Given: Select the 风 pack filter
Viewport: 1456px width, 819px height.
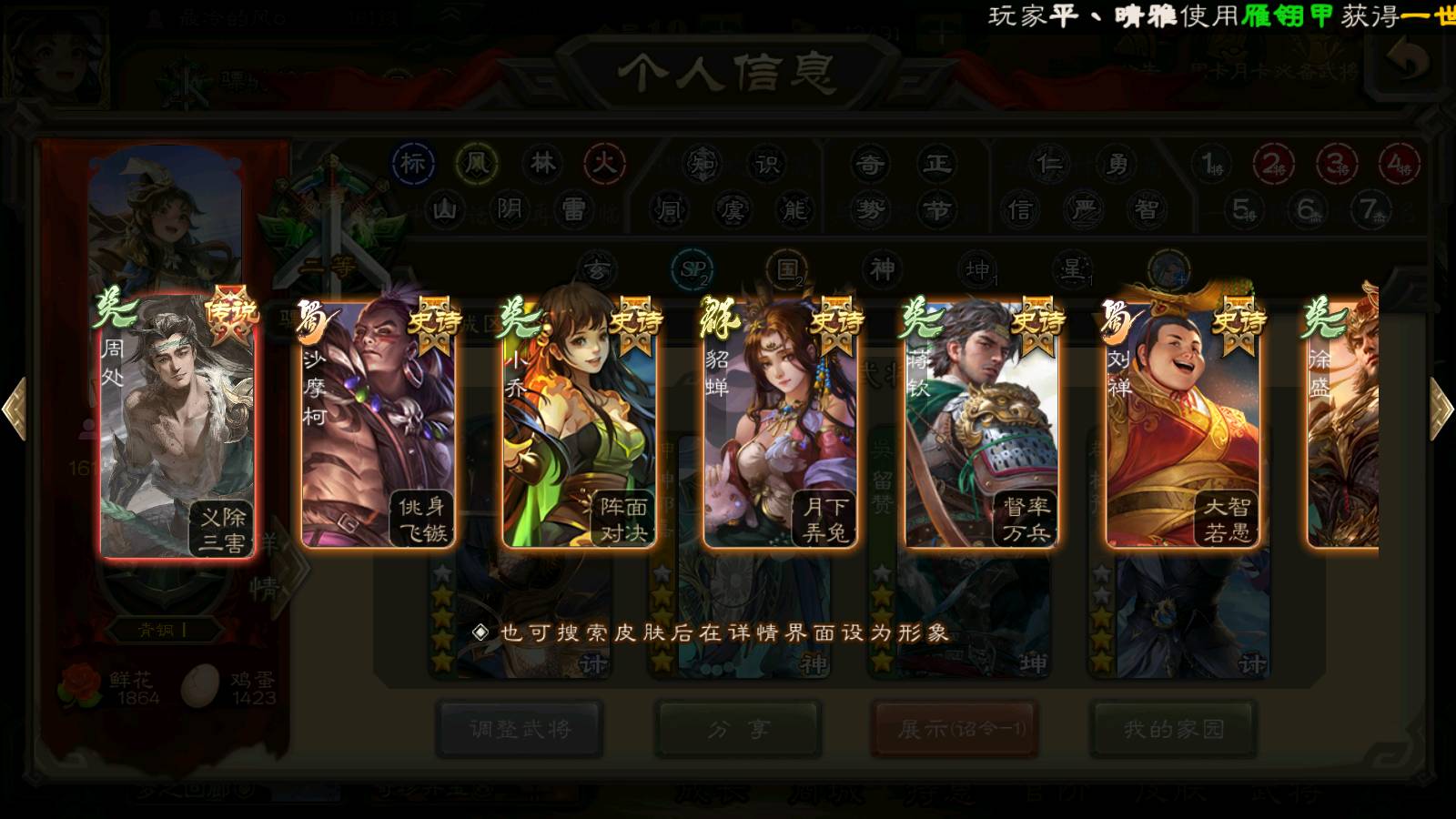Looking at the screenshot, I should (x=477, y=164).
